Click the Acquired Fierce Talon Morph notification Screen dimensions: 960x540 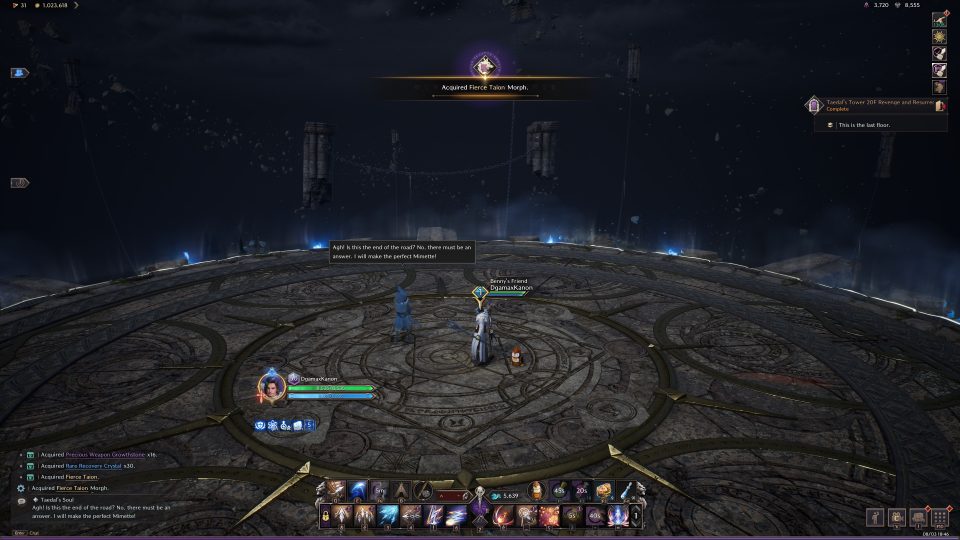click(484, 87)
